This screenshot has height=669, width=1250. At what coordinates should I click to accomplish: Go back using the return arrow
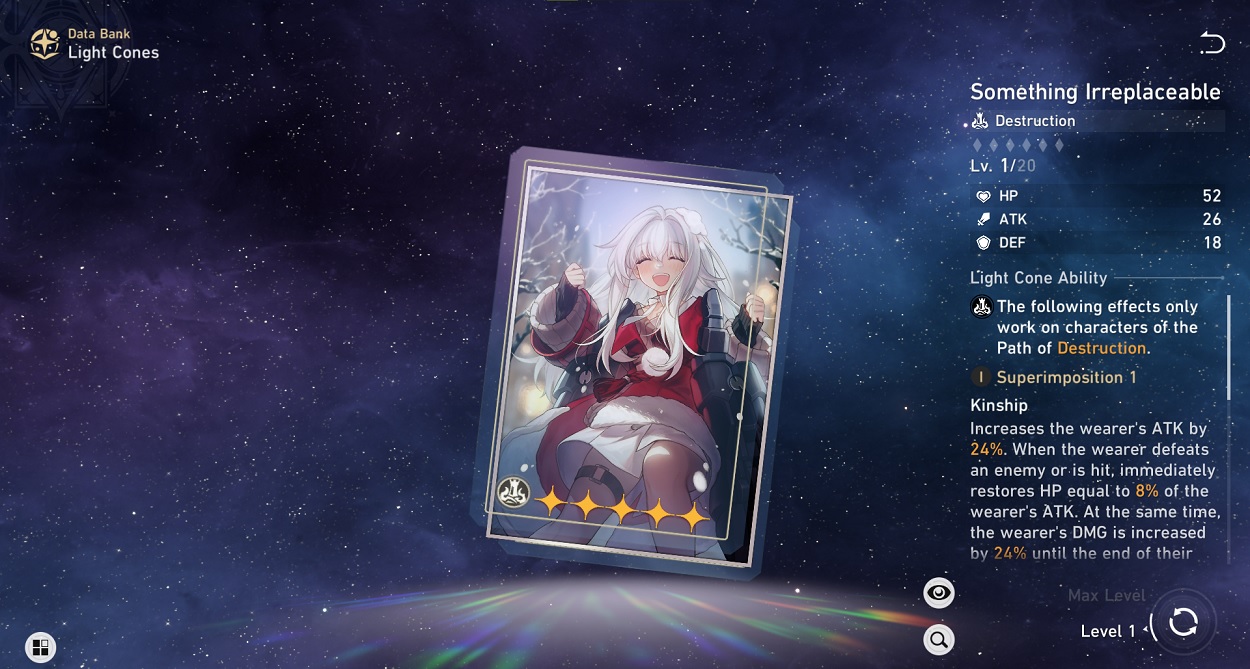[1211, 43]
